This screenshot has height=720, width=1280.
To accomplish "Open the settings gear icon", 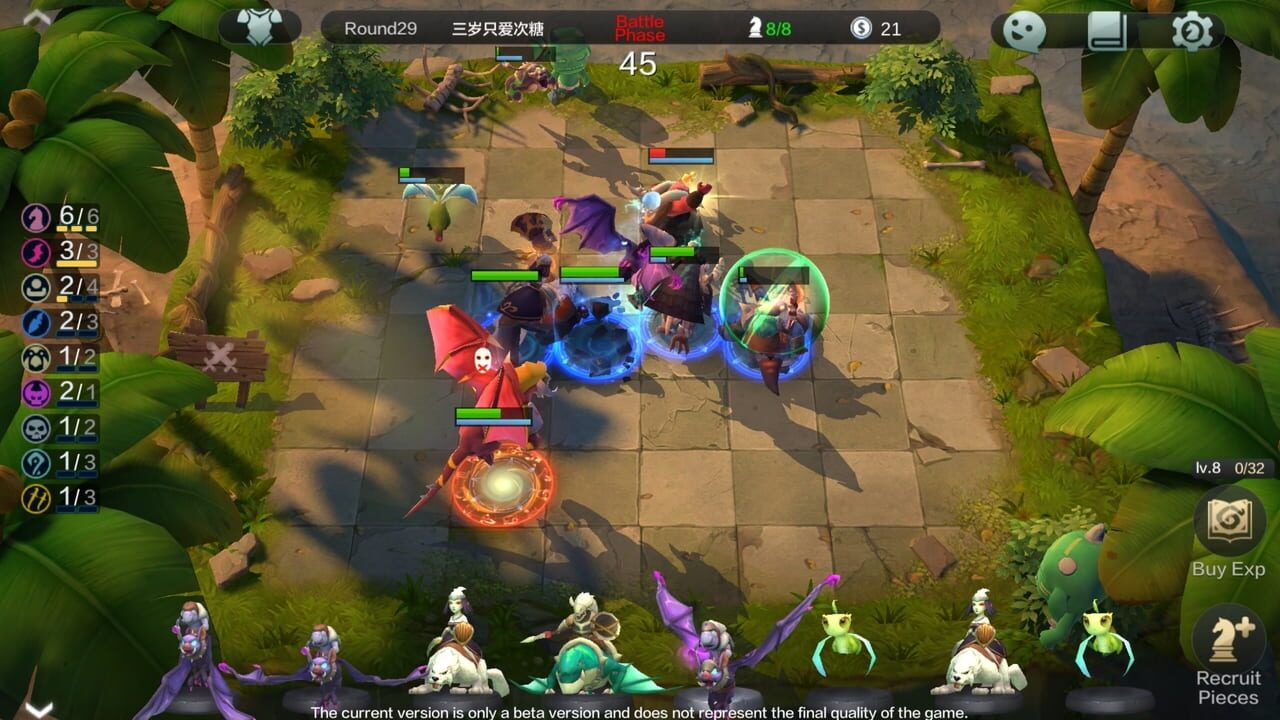I will pos(1192,33).
